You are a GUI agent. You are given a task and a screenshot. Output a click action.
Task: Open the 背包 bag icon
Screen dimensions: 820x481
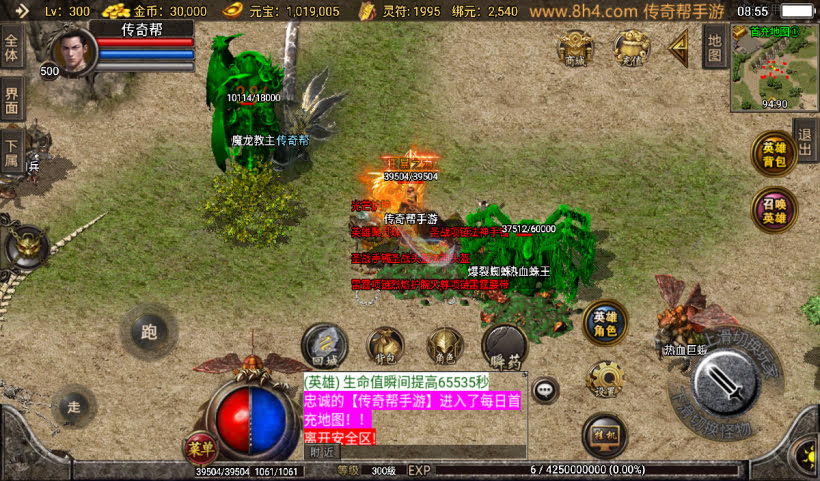385,345
